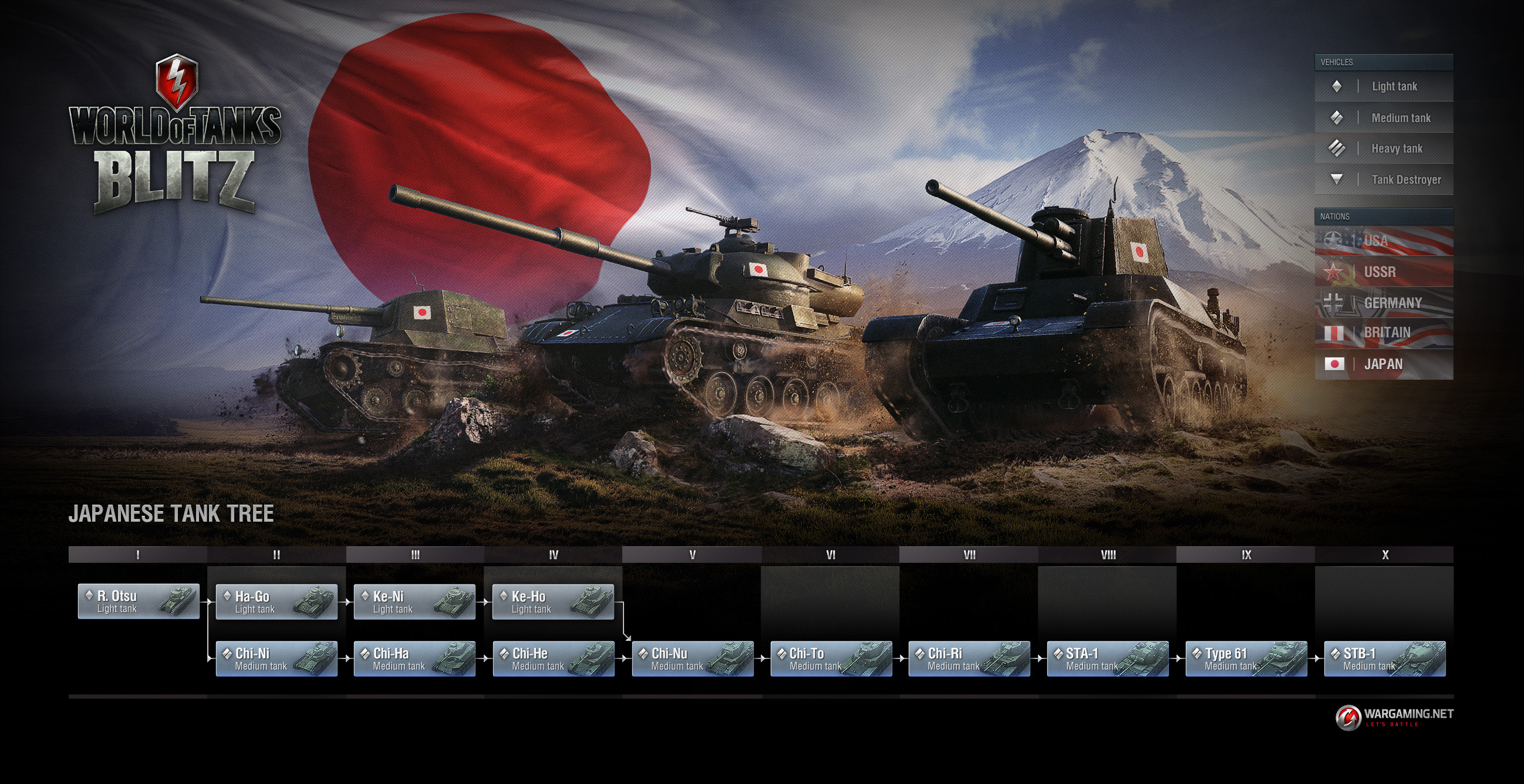Open the Britain tank tree

click(x=1383, y=333)
